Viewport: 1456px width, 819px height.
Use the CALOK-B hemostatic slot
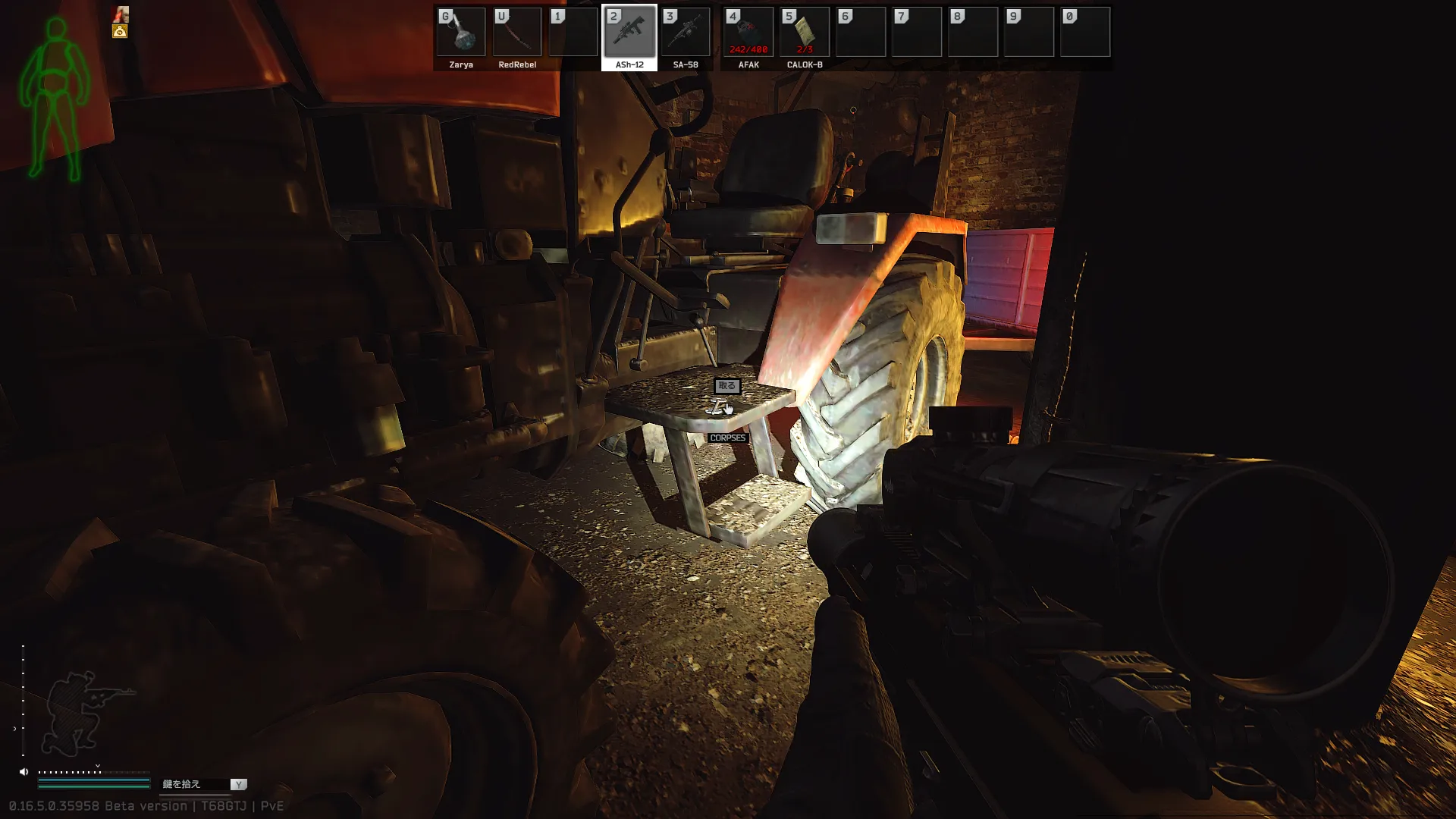[805, 33]
